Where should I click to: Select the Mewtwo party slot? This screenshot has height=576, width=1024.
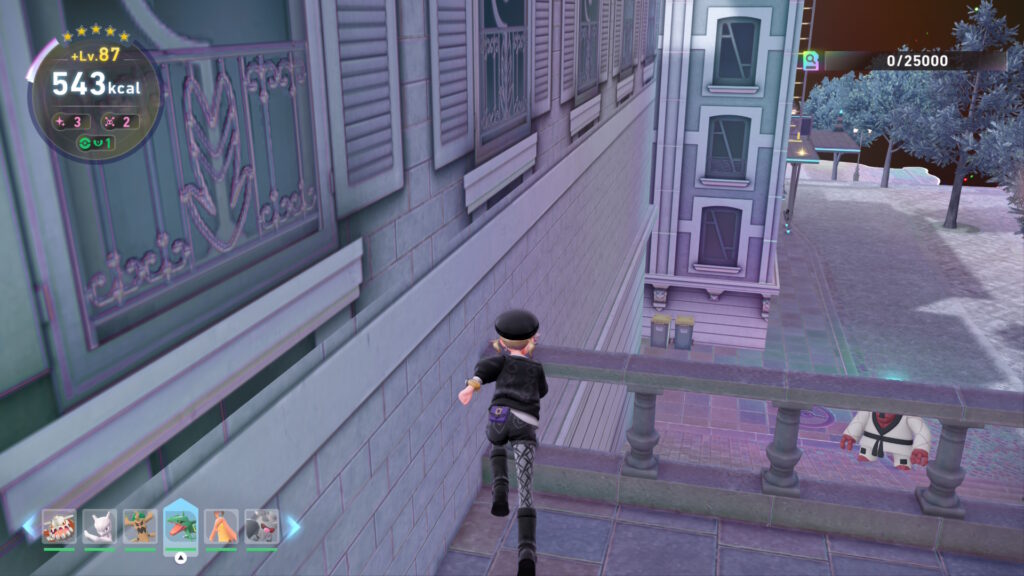[99, 526]
